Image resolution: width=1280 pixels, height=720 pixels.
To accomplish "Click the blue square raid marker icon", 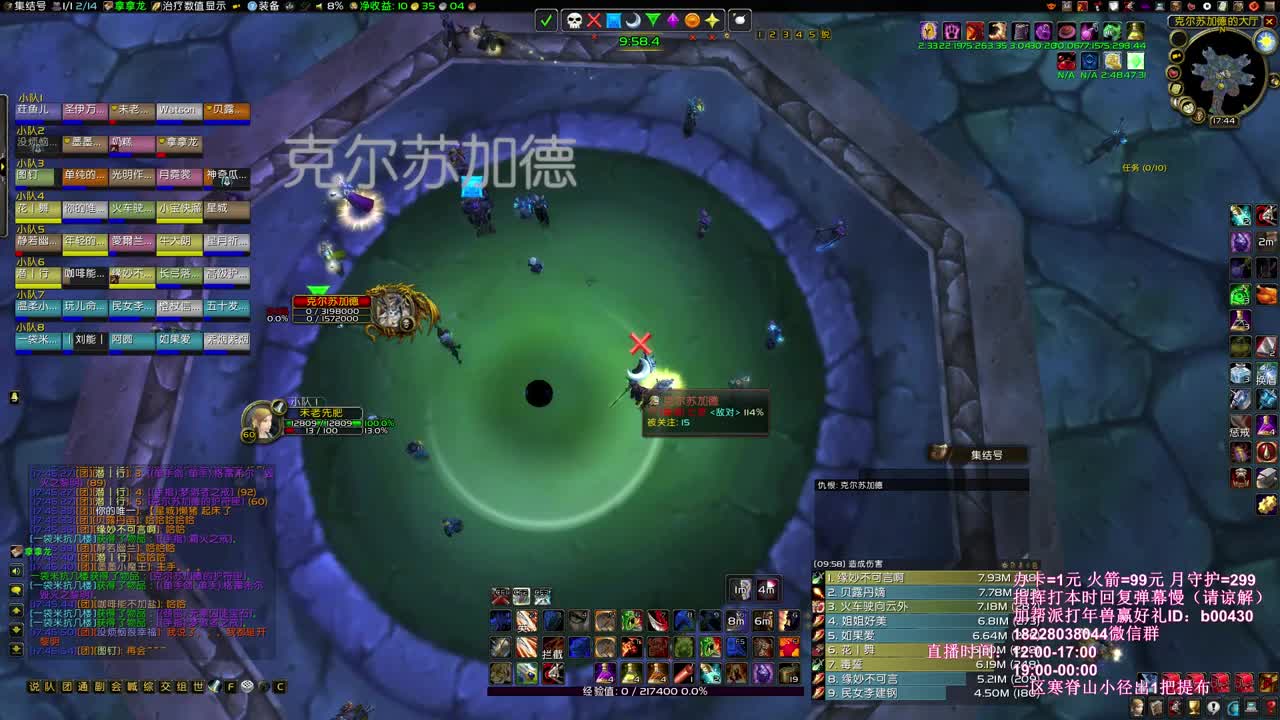I will pos(613,20).
